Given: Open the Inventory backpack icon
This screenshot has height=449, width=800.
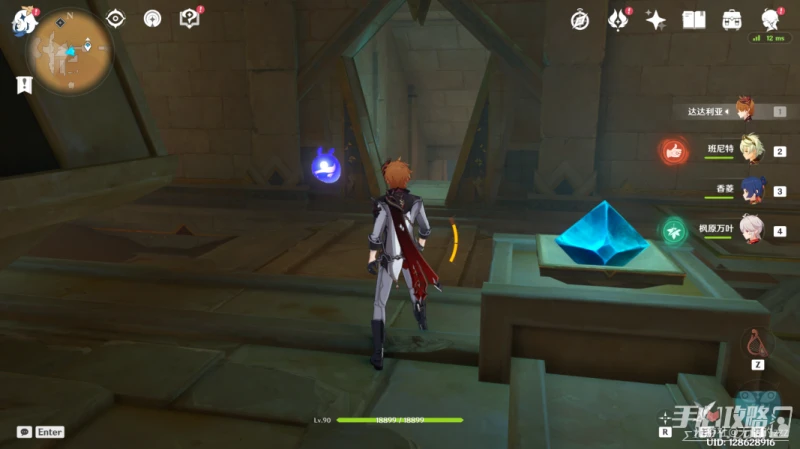Looking at the screenshot, I should tap(732, 19).
